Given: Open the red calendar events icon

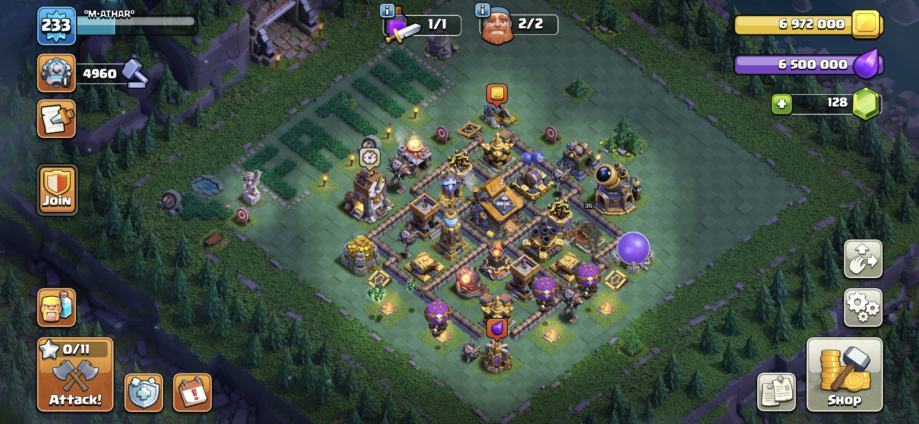Looking at the screenshot, I should click(x=191, y=391).
